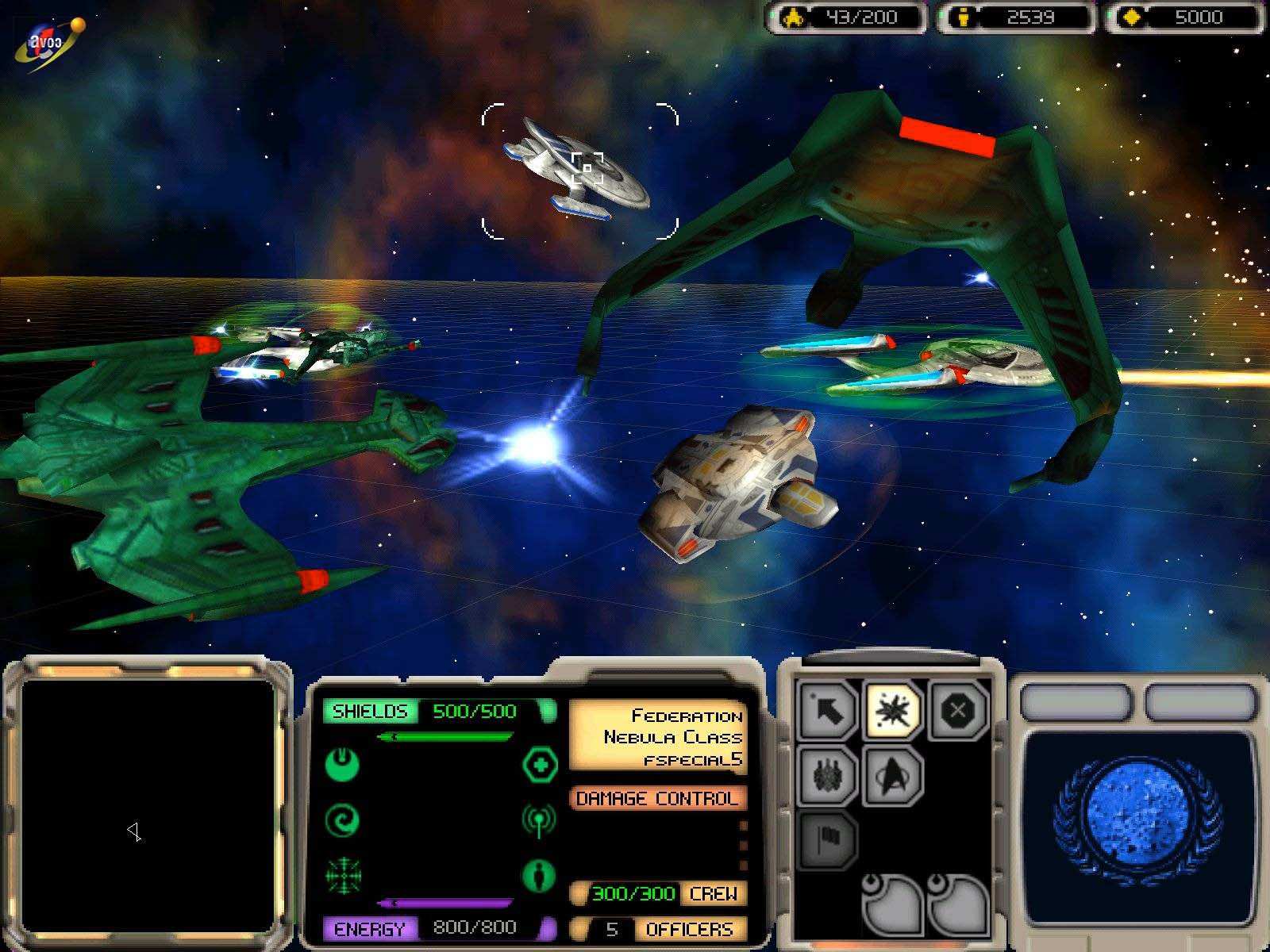Open the Starfleet insignia command button
The width and height of the screenshot is (1270, 952).
point(892,775)
